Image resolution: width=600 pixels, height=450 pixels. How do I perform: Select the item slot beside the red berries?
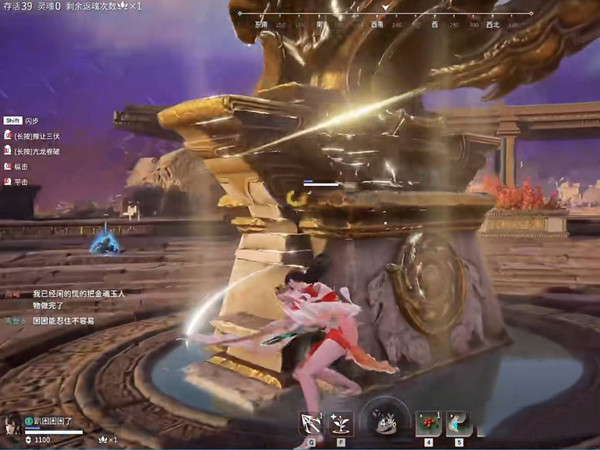pos(459,423)
